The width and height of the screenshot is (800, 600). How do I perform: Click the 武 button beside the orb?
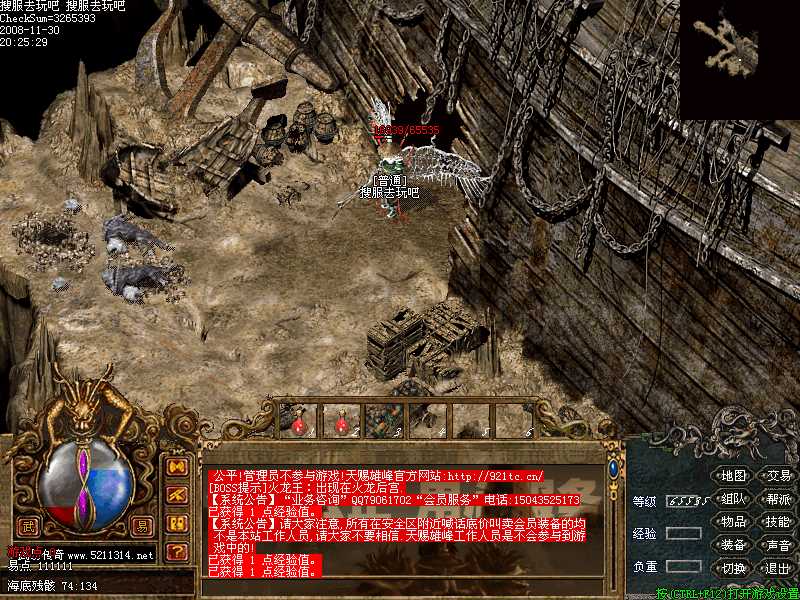pos(30,525)
